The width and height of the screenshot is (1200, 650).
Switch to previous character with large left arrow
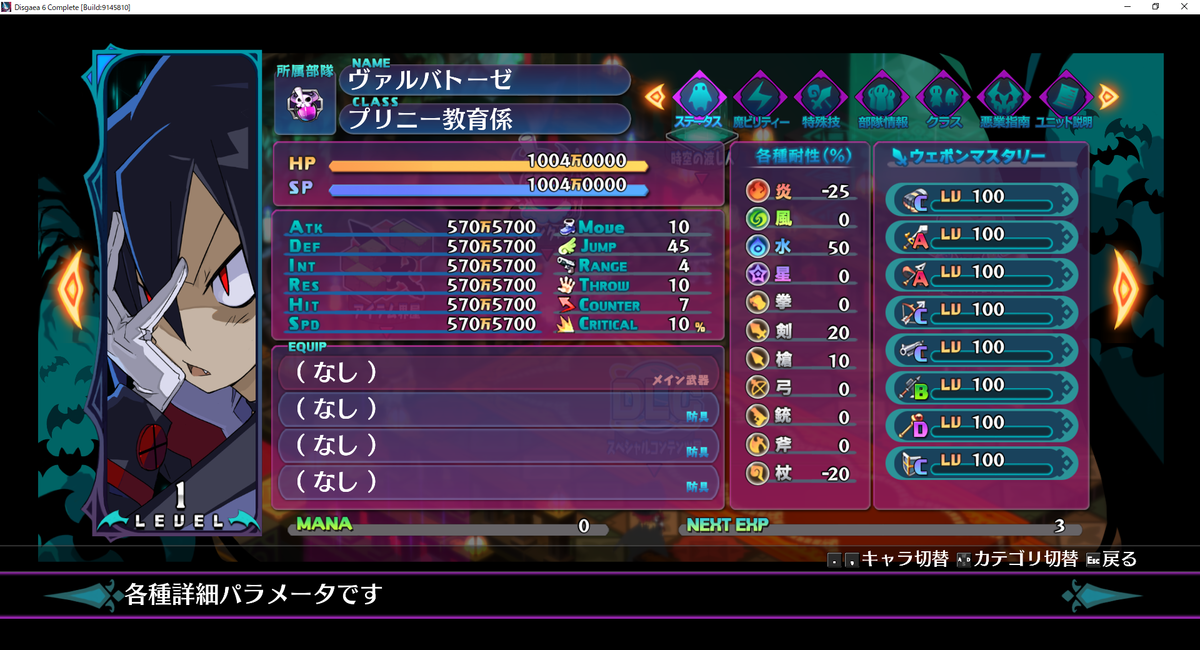71,290
